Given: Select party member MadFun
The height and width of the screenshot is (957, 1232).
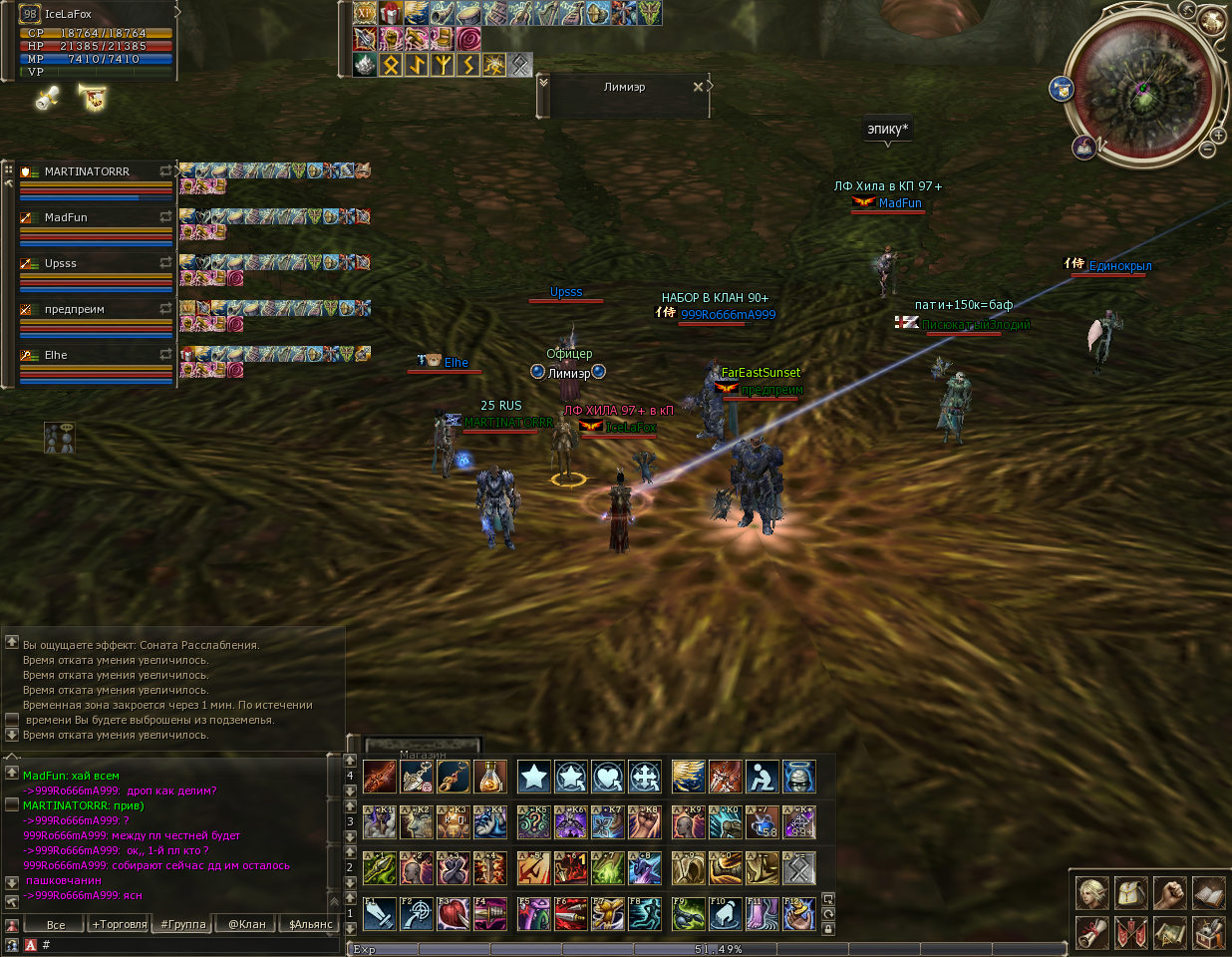Looking at the screenshot, I should click(66, 218).
